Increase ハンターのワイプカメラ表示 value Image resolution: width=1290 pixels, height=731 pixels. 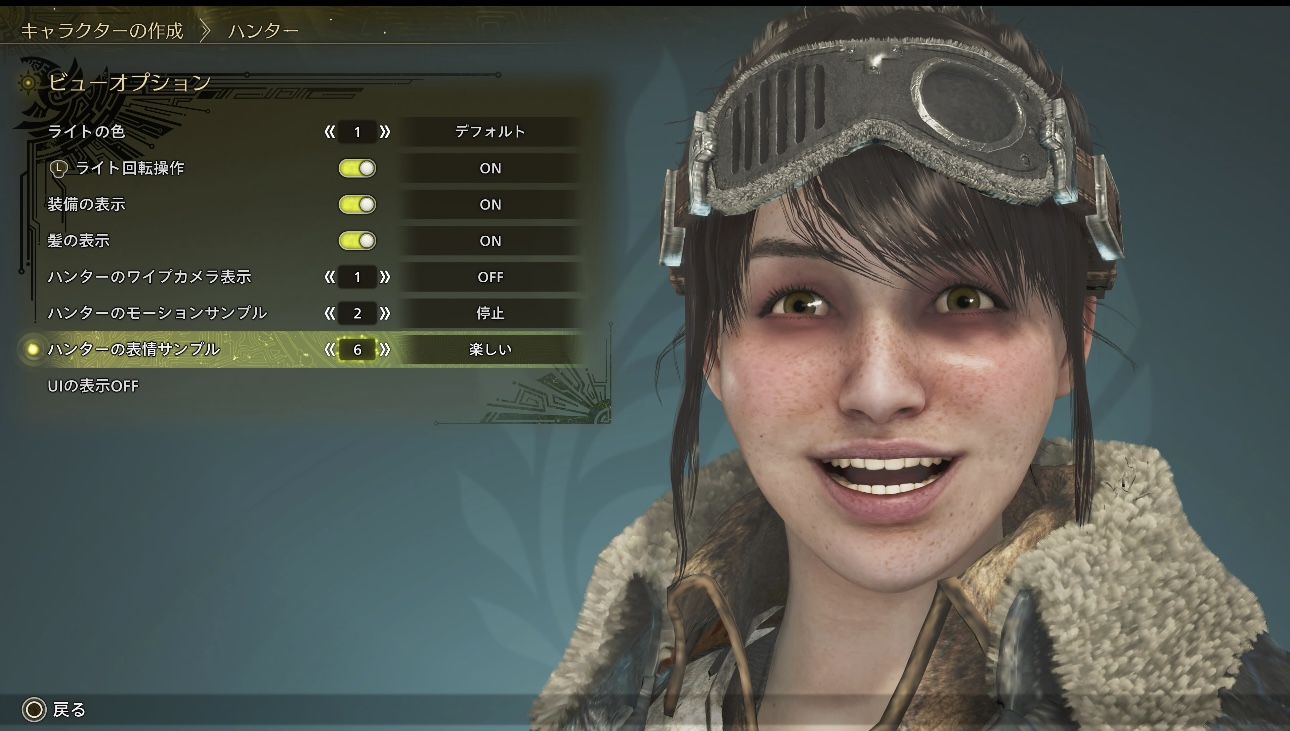click(x=385, y=277)
